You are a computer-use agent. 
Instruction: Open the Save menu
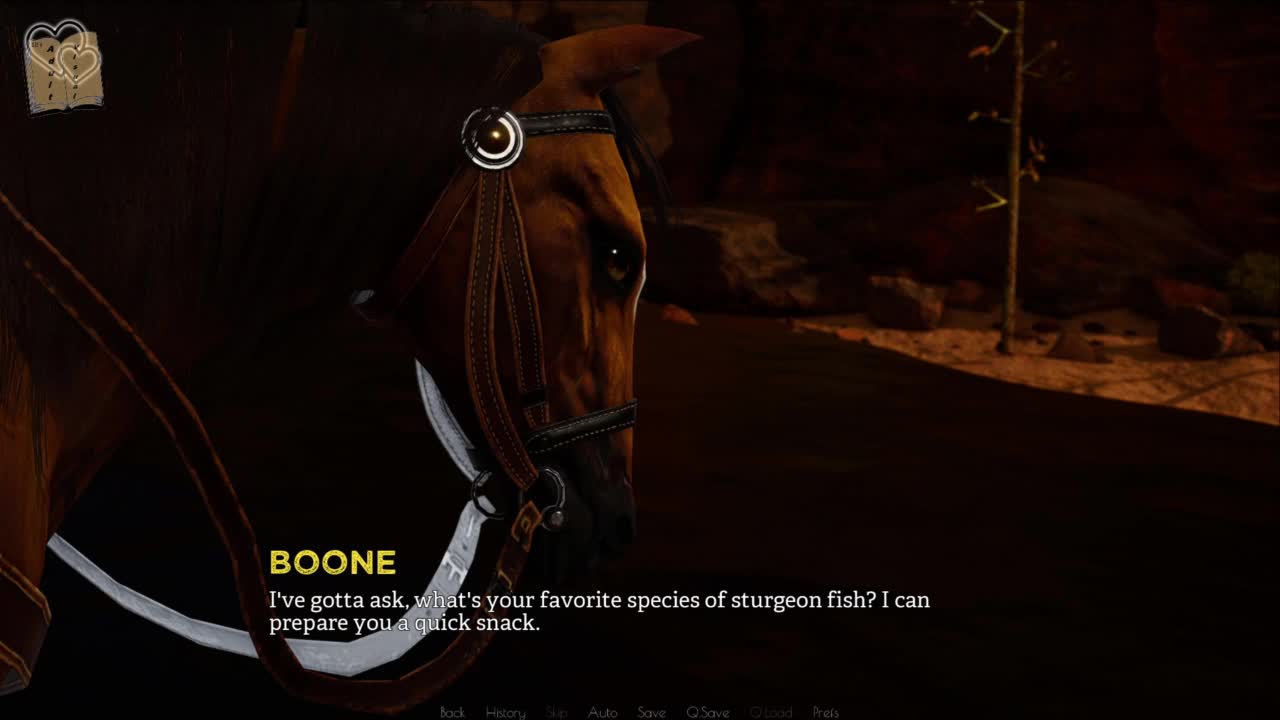tap(651, 712)
